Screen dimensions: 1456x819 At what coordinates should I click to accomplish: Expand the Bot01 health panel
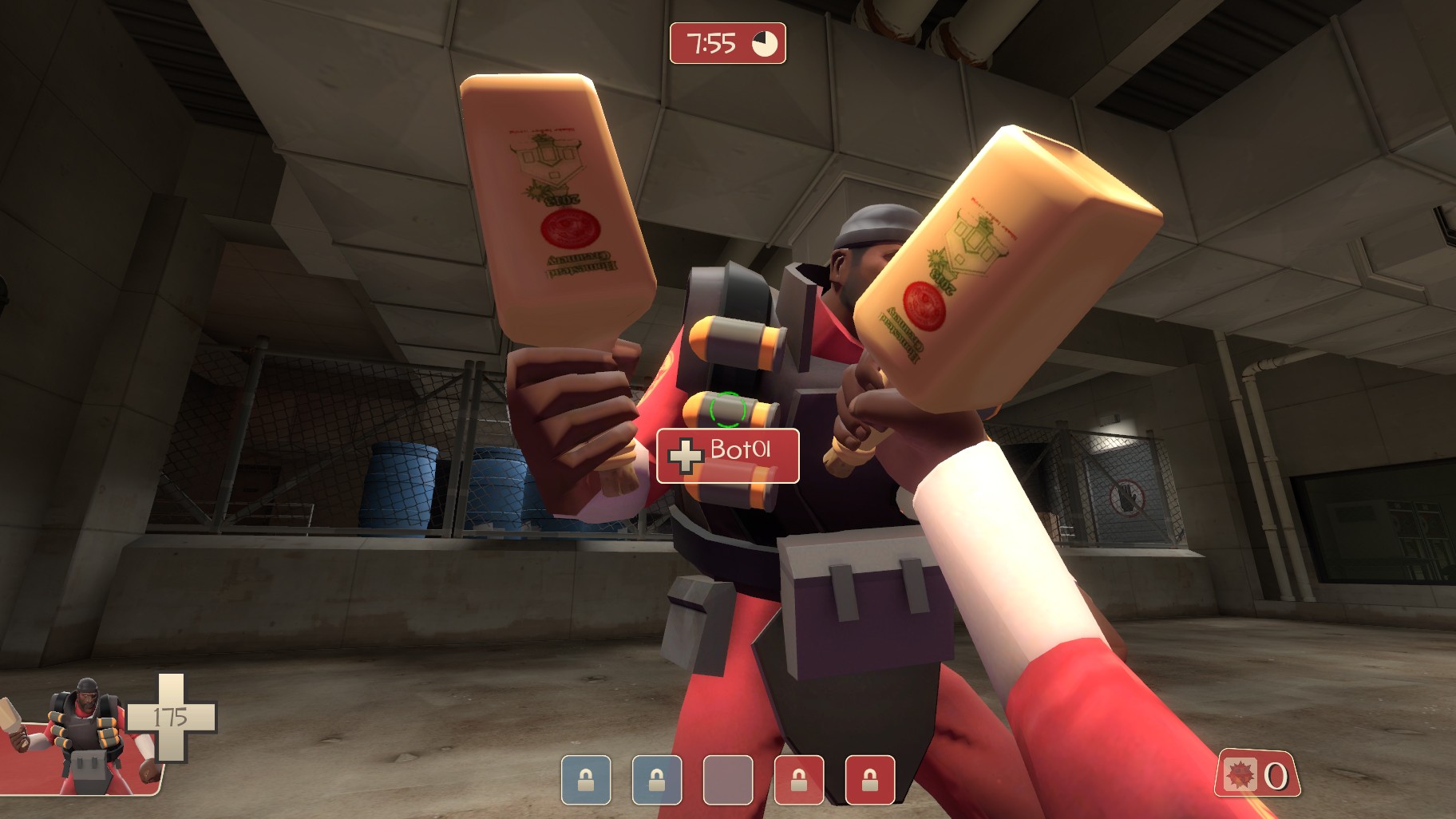[x=726, y=454]
